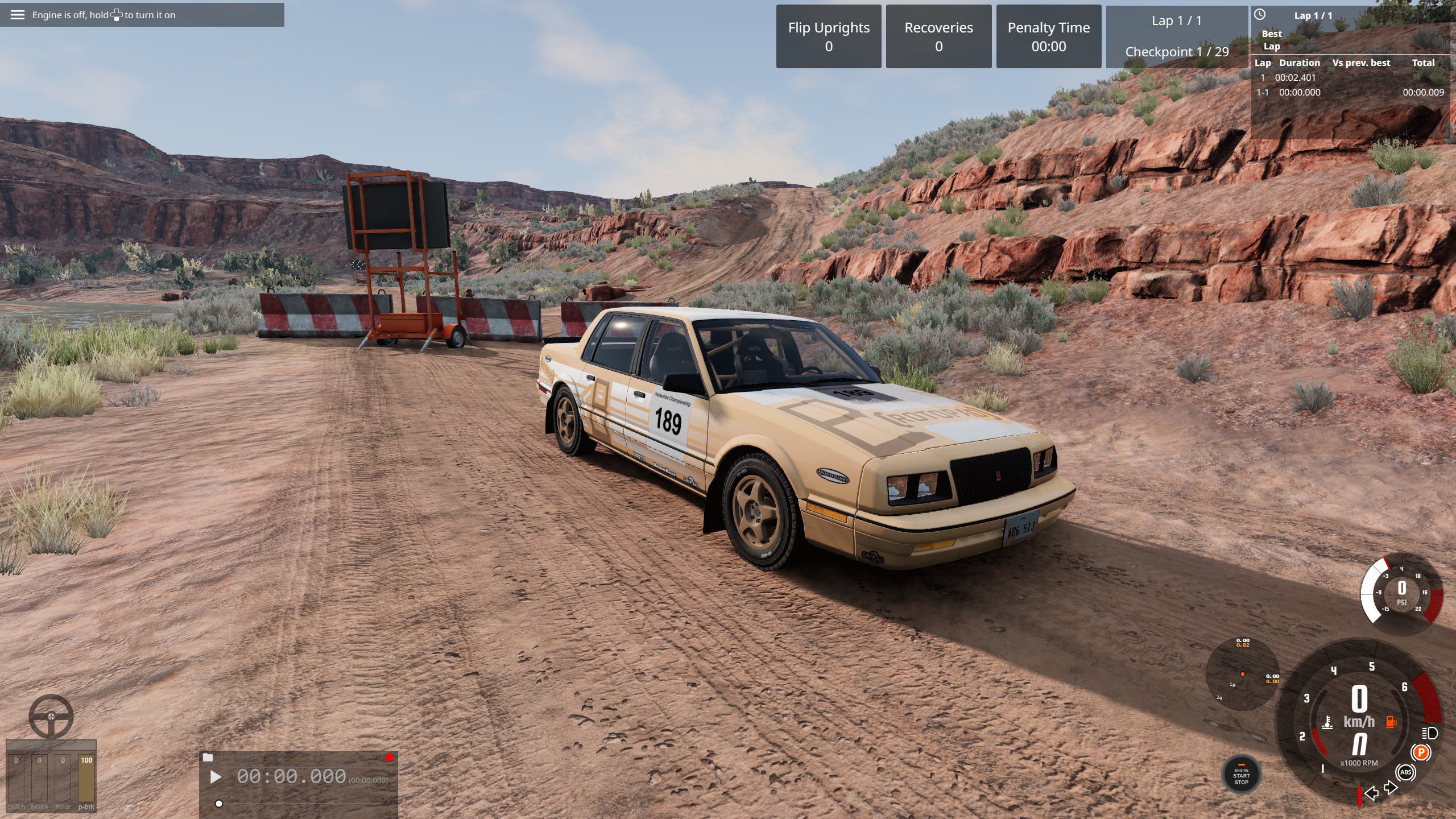Click the replay seek slider handle
Image resolution: width=1456 pixels, height=819 pixels.
click(x=219, y=804)
